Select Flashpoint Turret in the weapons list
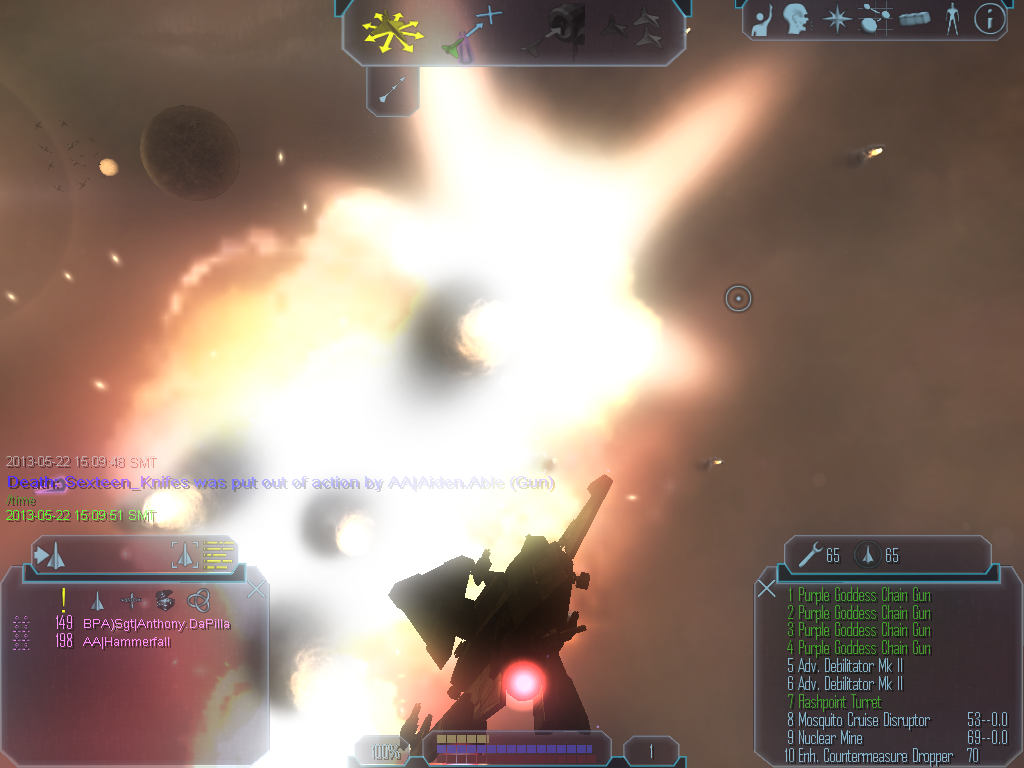The width and height of the screenshot is (1024, 768). coord(839,702)
